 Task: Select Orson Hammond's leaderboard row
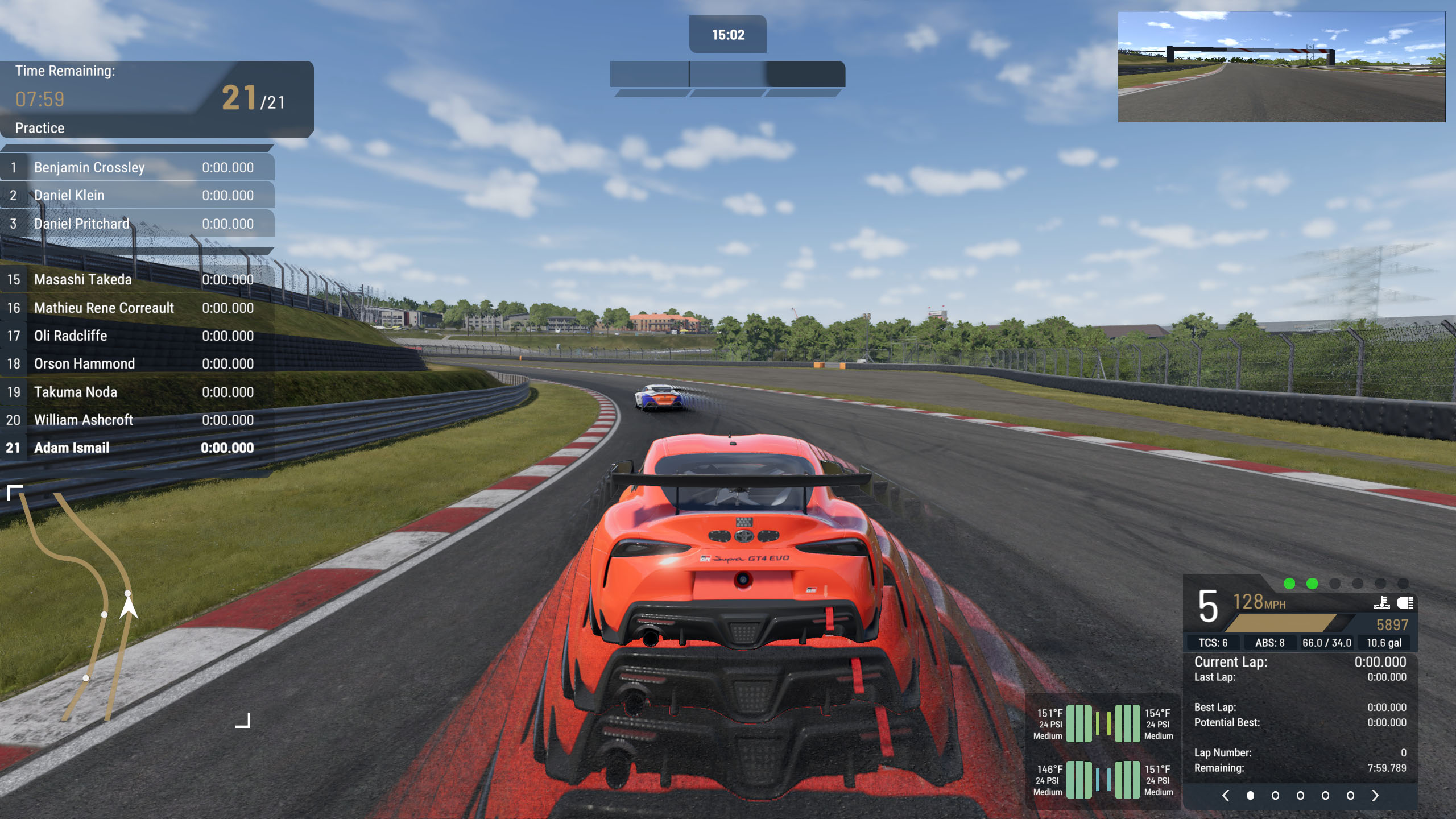point(137,364)
